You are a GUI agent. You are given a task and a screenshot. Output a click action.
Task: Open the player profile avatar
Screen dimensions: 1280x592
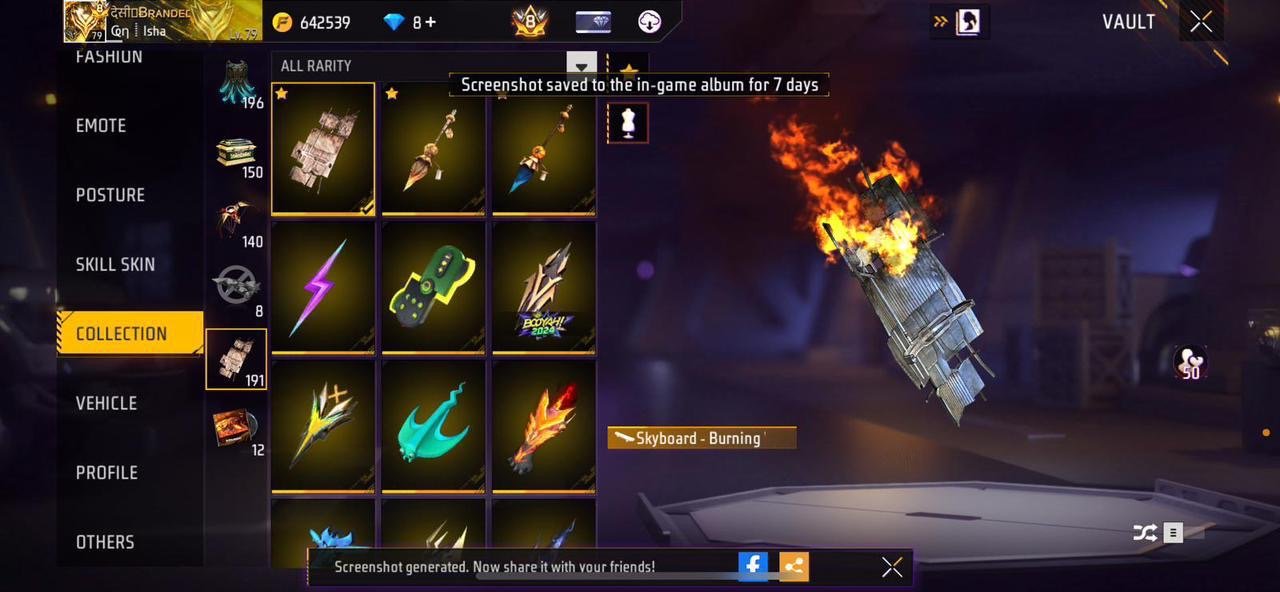[x=86, y=21]
